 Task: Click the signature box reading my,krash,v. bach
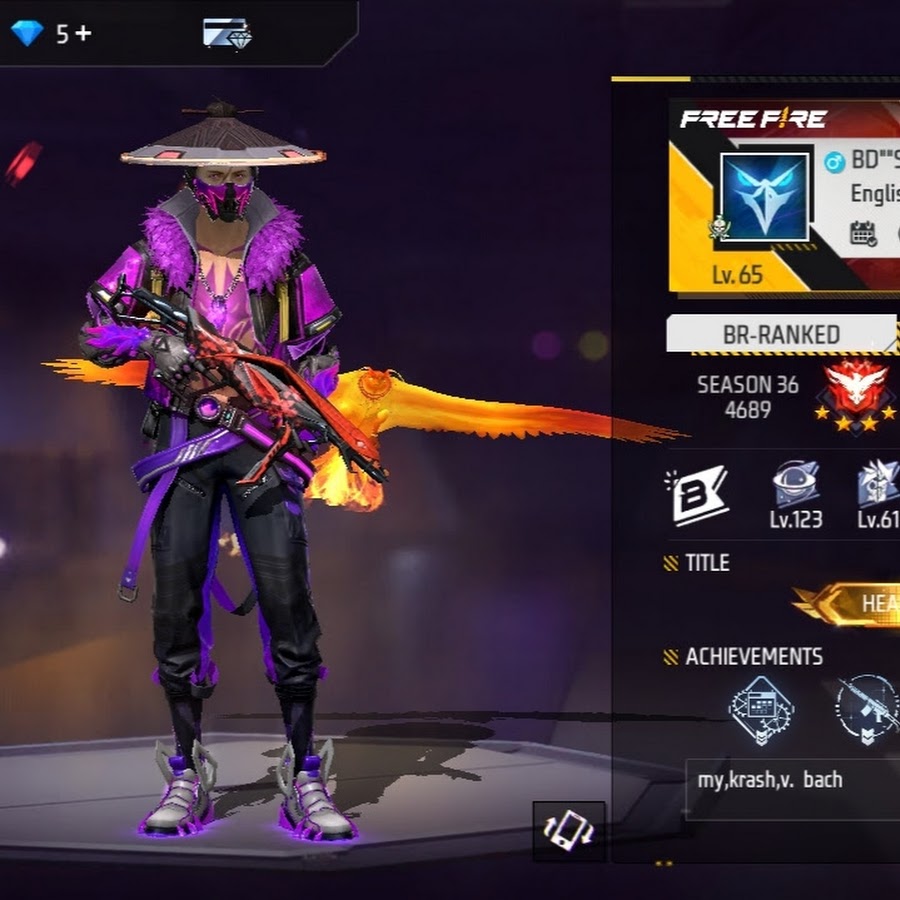[x=792, y=779]
